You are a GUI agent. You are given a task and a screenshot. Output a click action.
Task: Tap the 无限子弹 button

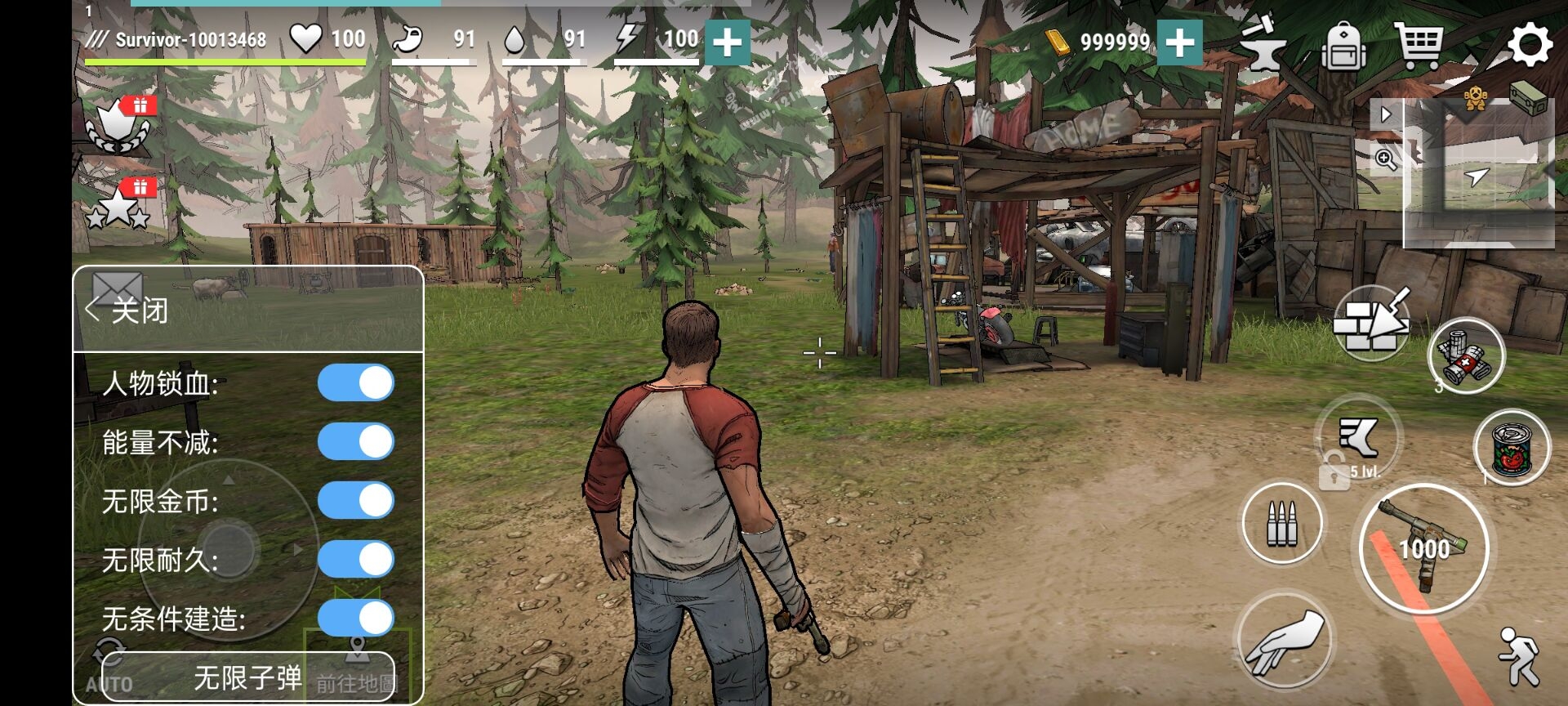tap(247, 677)
